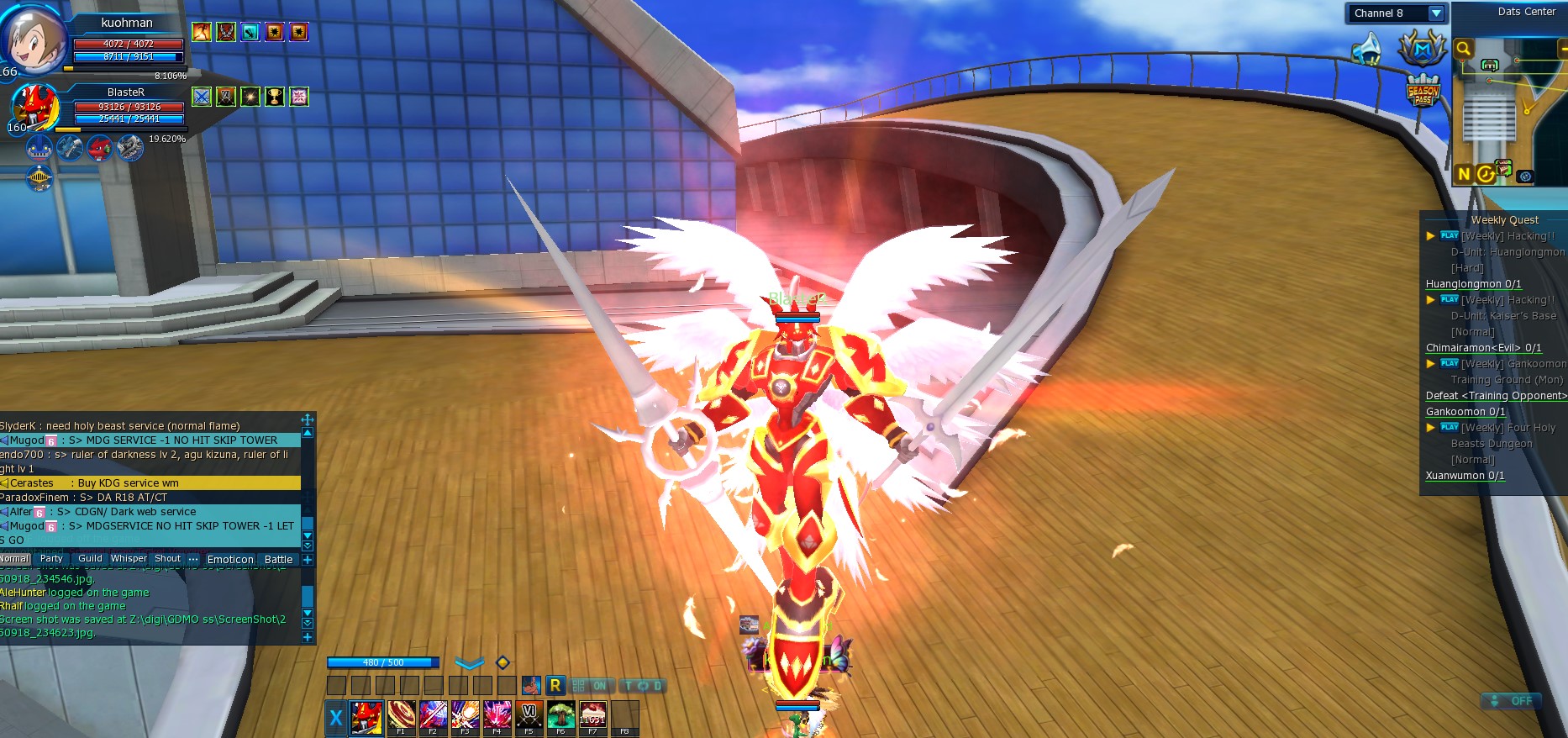The image size is (1568, 738).
Task: Toggle the OFF switch at bottom right
Action: pyautogui.click(x=1512, y=701)
